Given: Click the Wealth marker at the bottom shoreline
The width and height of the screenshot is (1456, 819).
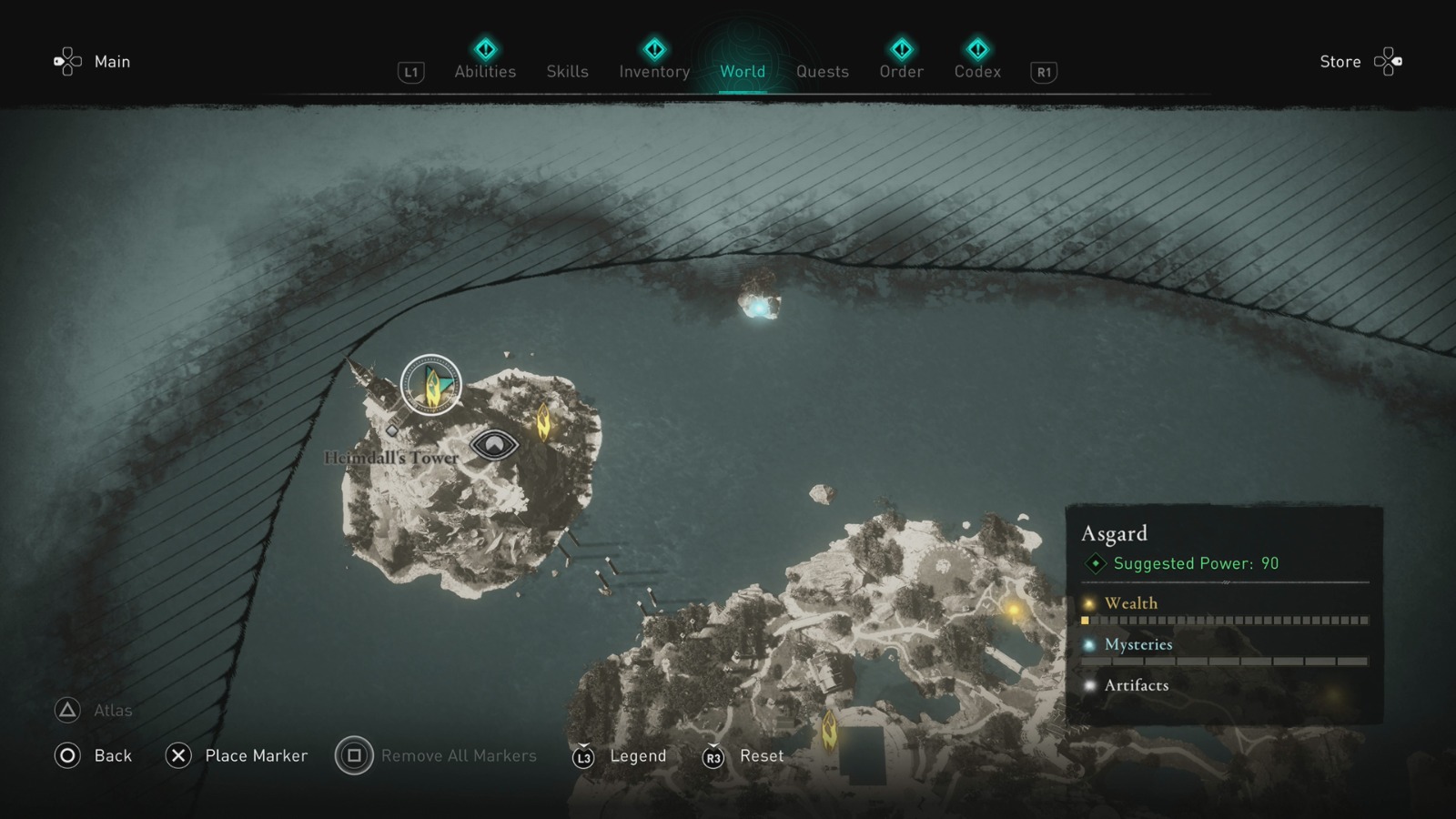Looking at the screenshot, I should tap(829, 731).
